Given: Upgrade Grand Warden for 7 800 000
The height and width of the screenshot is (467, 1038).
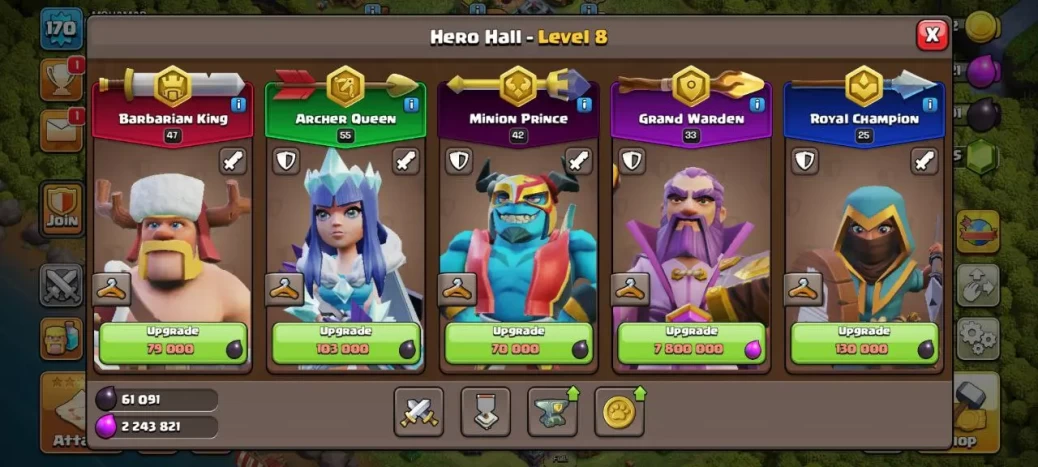Looking at the screenshot, I should coord(692,343).
